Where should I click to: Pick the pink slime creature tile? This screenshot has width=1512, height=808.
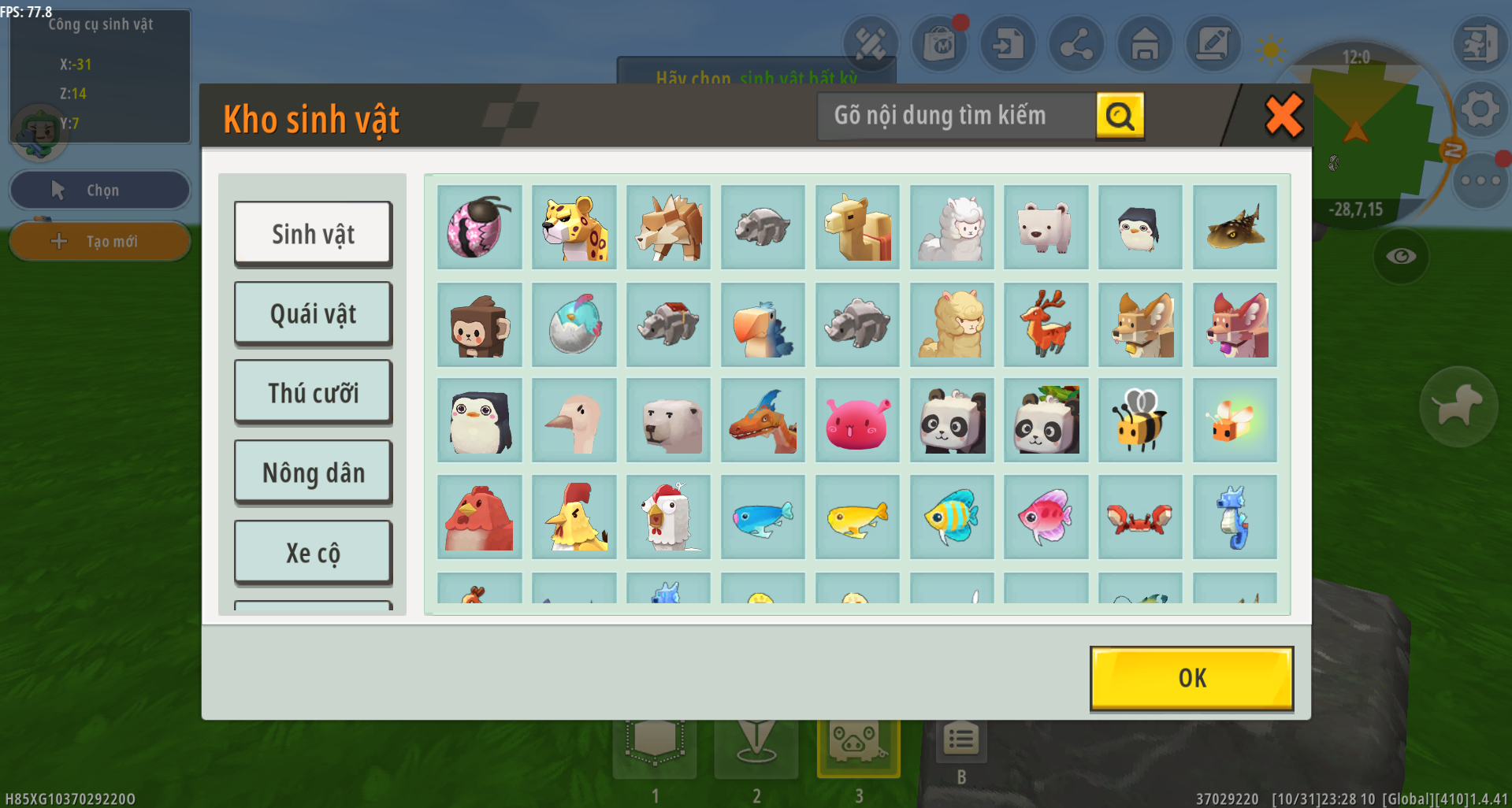[x=857, y=421]
